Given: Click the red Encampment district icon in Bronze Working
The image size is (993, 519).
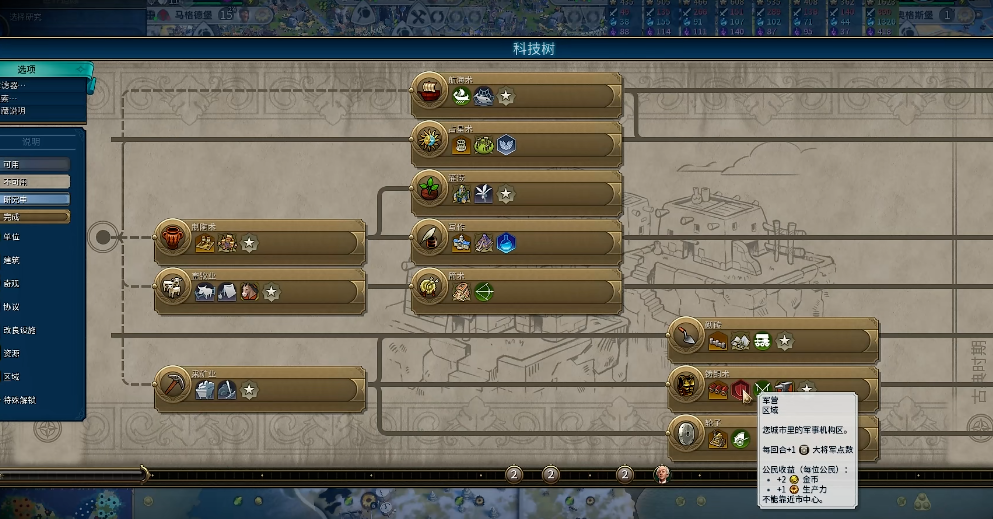Looking at the screenshot, I should (740, 389).
